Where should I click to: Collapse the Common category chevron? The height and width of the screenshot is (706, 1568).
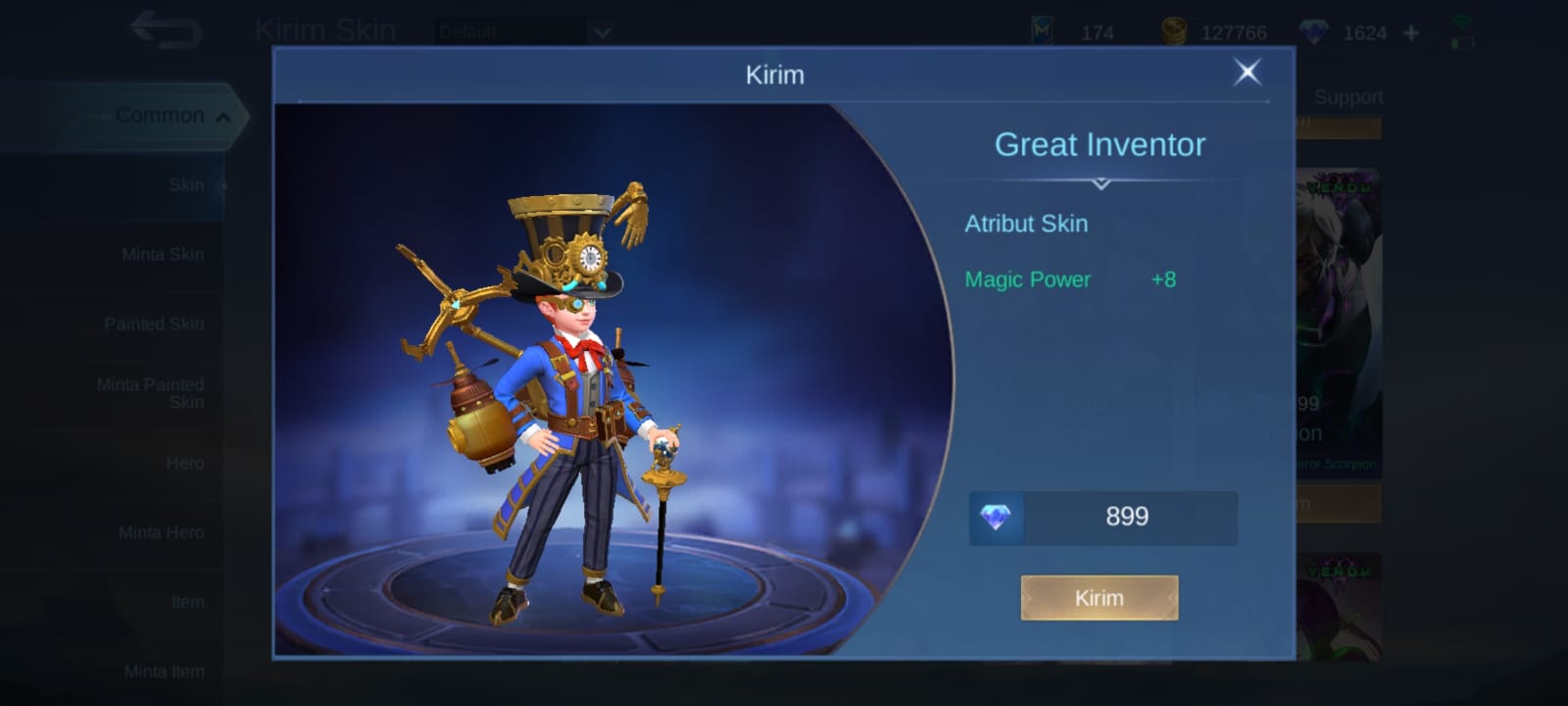pos(223,115)
